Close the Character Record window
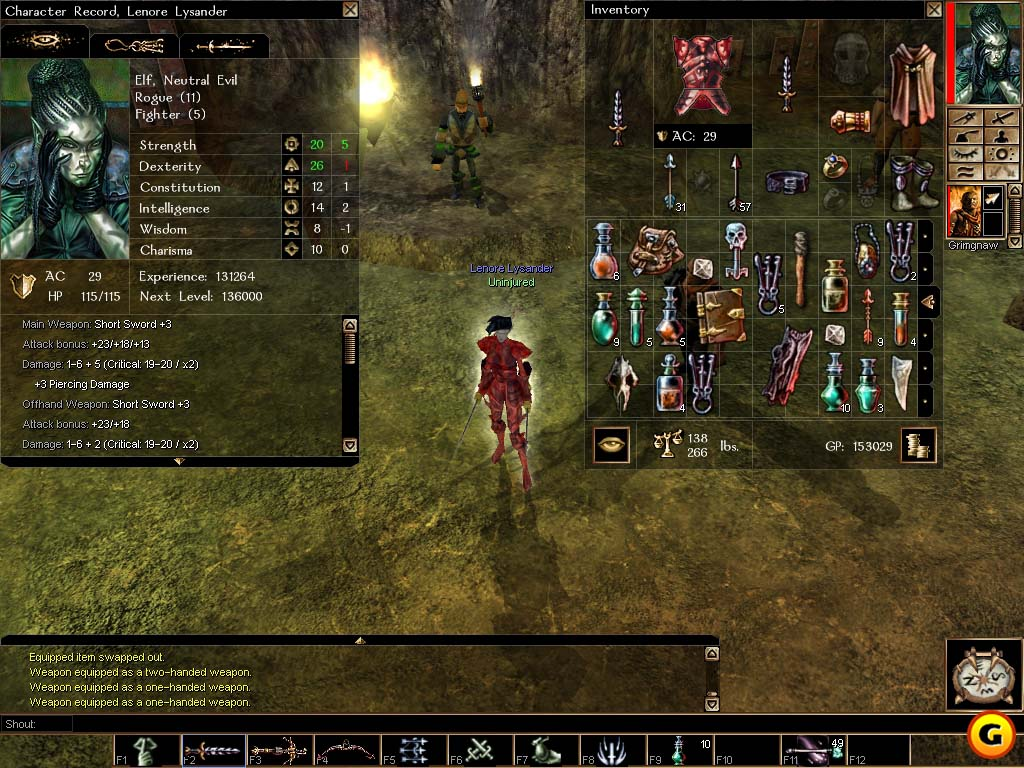The image size is (1024, 768). click(x=349, y=10)
